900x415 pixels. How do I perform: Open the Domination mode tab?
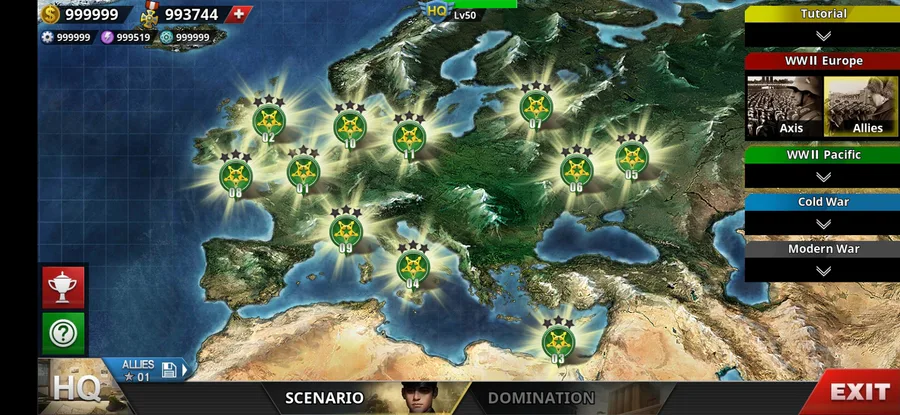tap(541, 397)
